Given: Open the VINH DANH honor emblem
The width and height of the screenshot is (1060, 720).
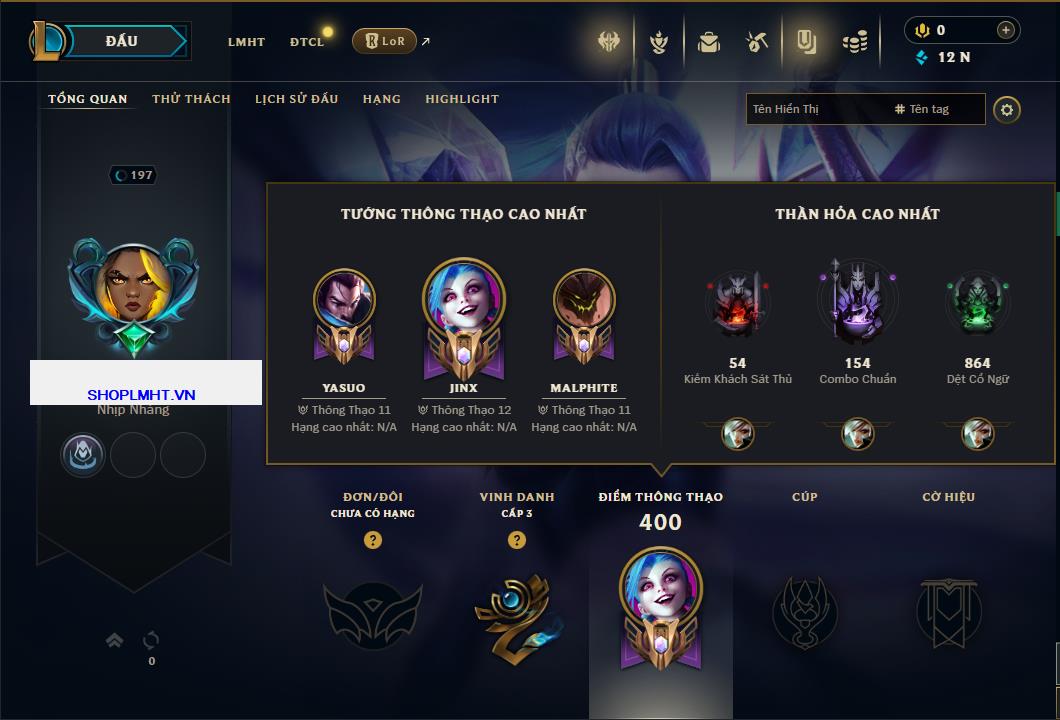Looking at the screenshot, I should (516, 610).
